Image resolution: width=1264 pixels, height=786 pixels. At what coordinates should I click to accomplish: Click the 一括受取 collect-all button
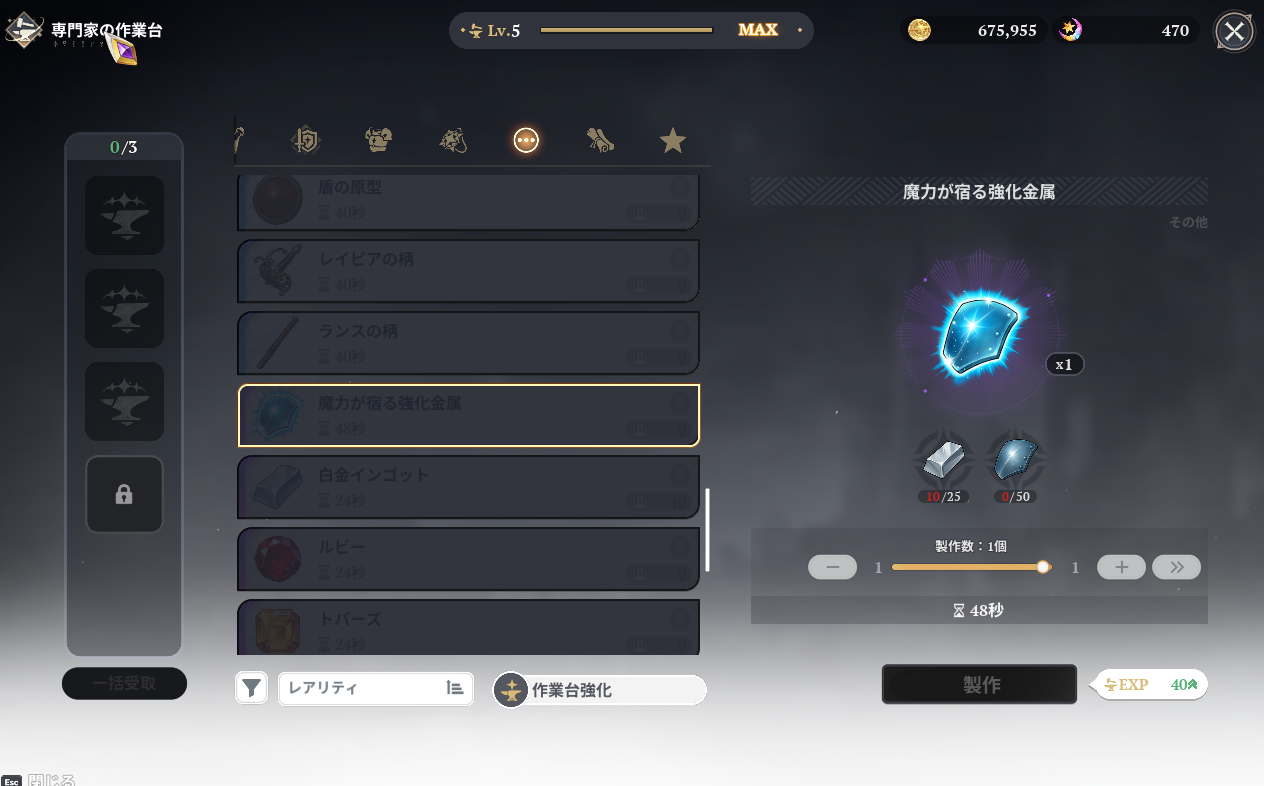point(124,684)
